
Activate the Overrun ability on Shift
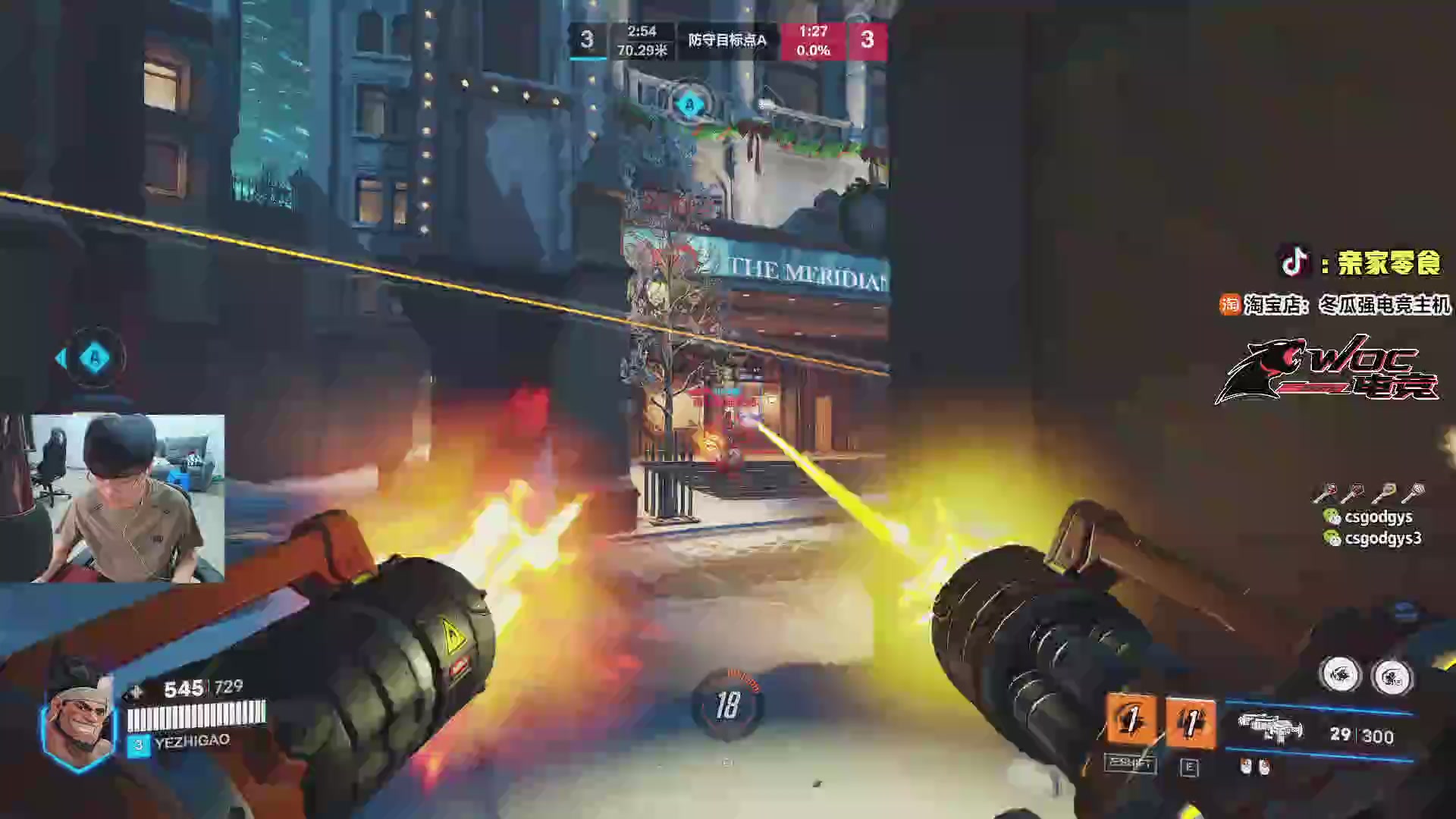1131,721
